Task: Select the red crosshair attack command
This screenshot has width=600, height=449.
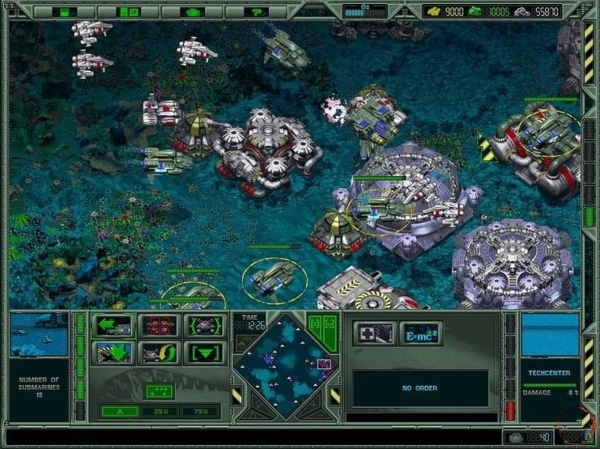Action: tap(160, 325)
